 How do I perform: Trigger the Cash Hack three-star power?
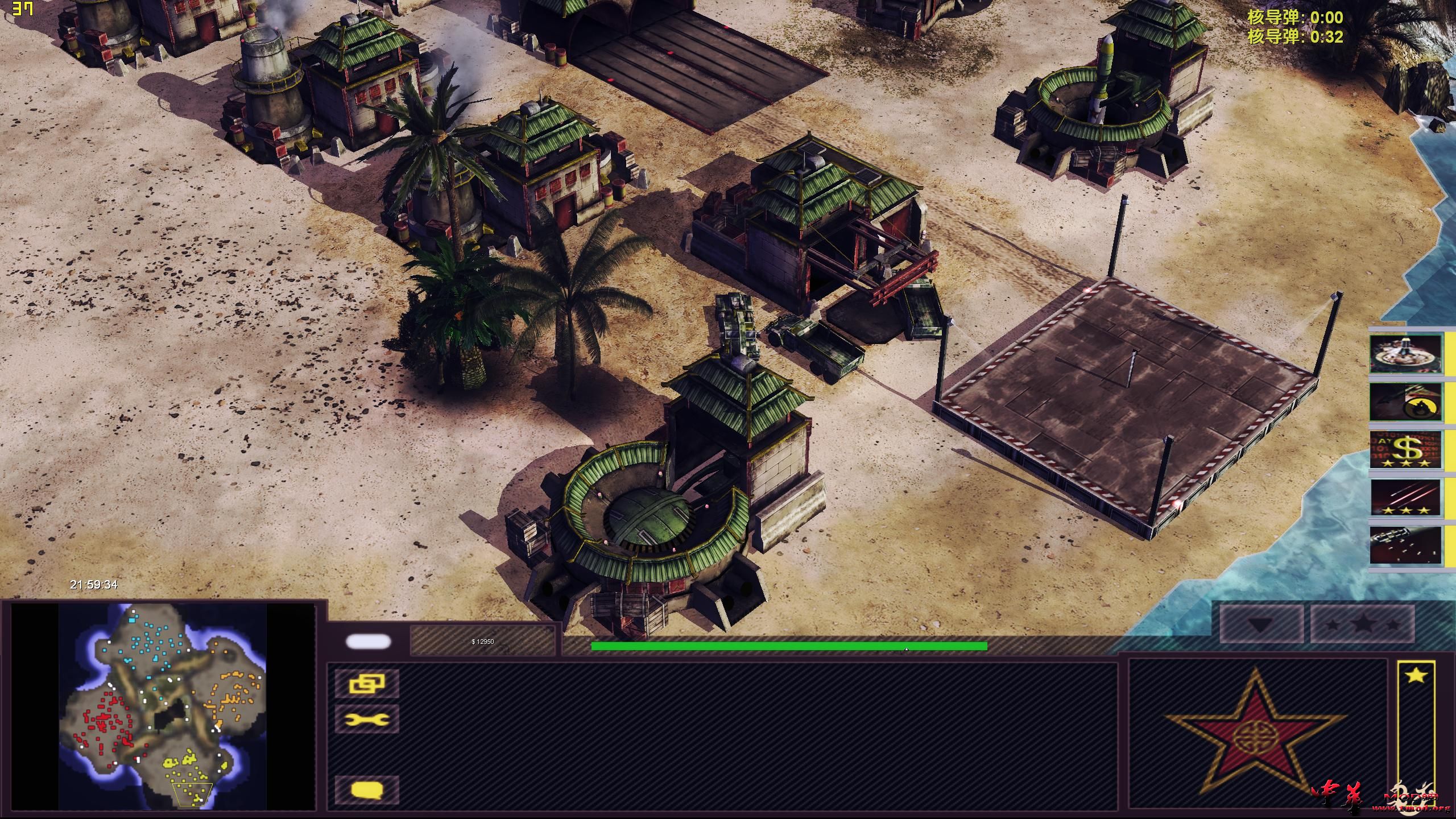[x=1404, y=449]
